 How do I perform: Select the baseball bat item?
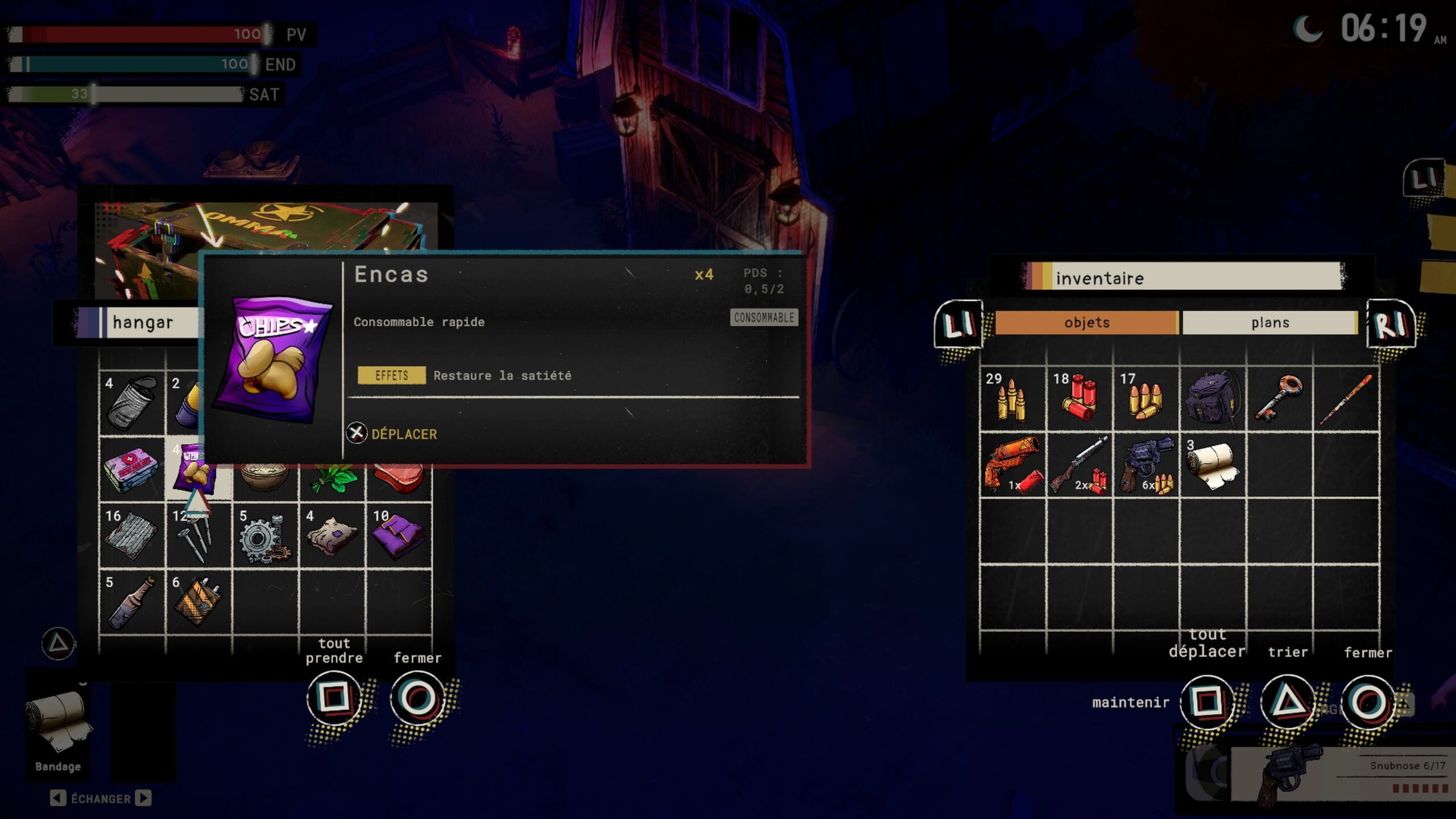point(1346,399)
